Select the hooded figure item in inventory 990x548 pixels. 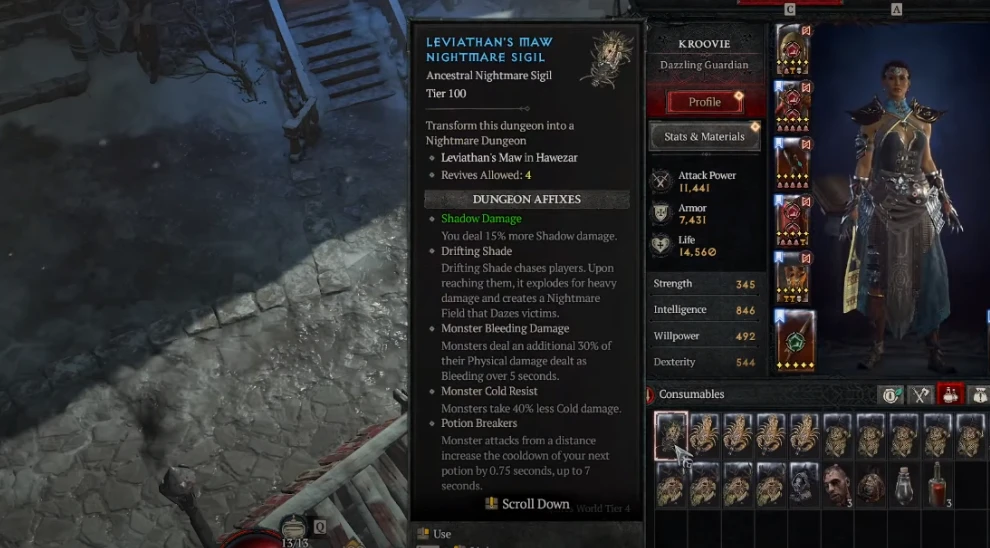pyautogui.click(x=805, y=484)
